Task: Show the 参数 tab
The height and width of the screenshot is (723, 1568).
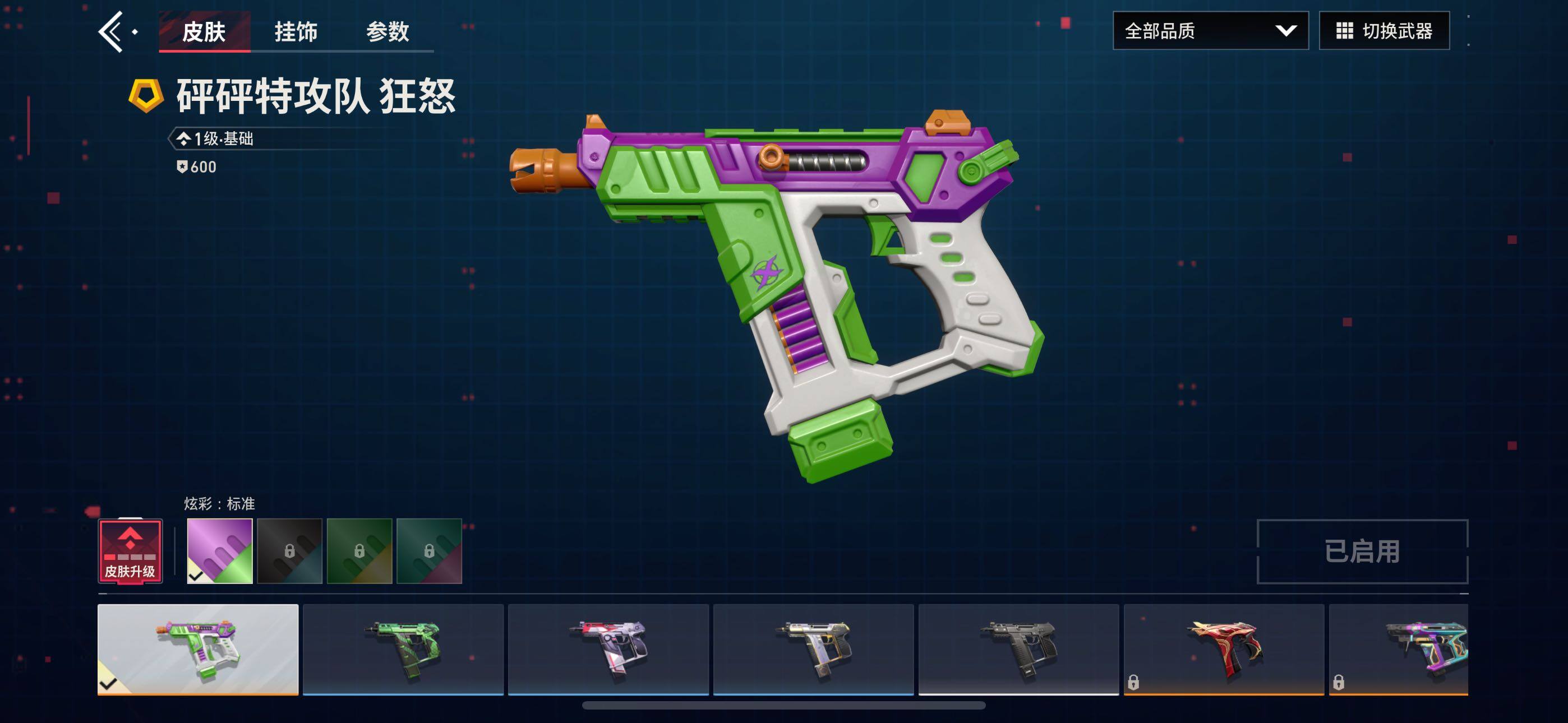Action: (388, 31)
